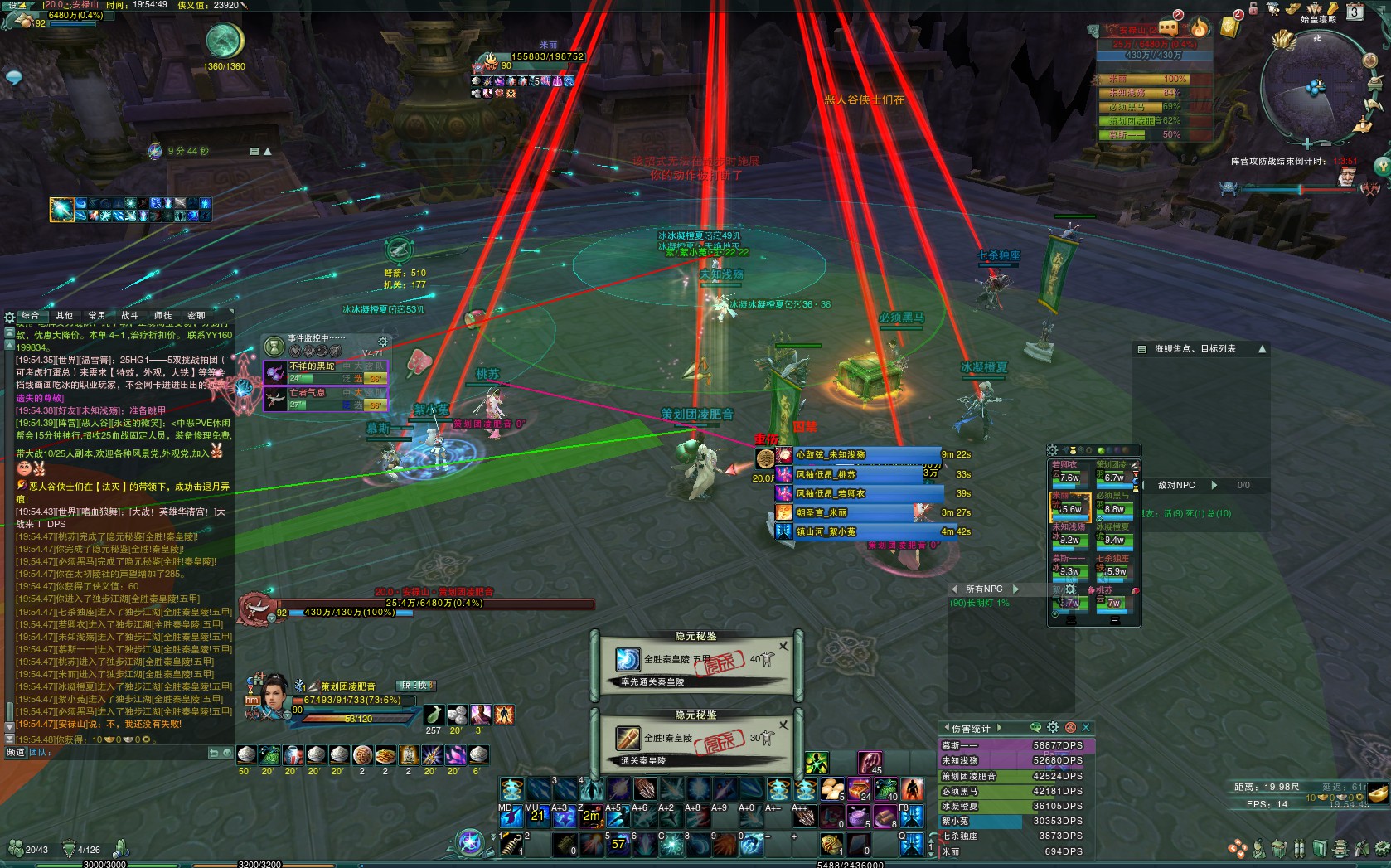Select the 师徒 chat tab
1391x868 pixels.
click(163, 316)
